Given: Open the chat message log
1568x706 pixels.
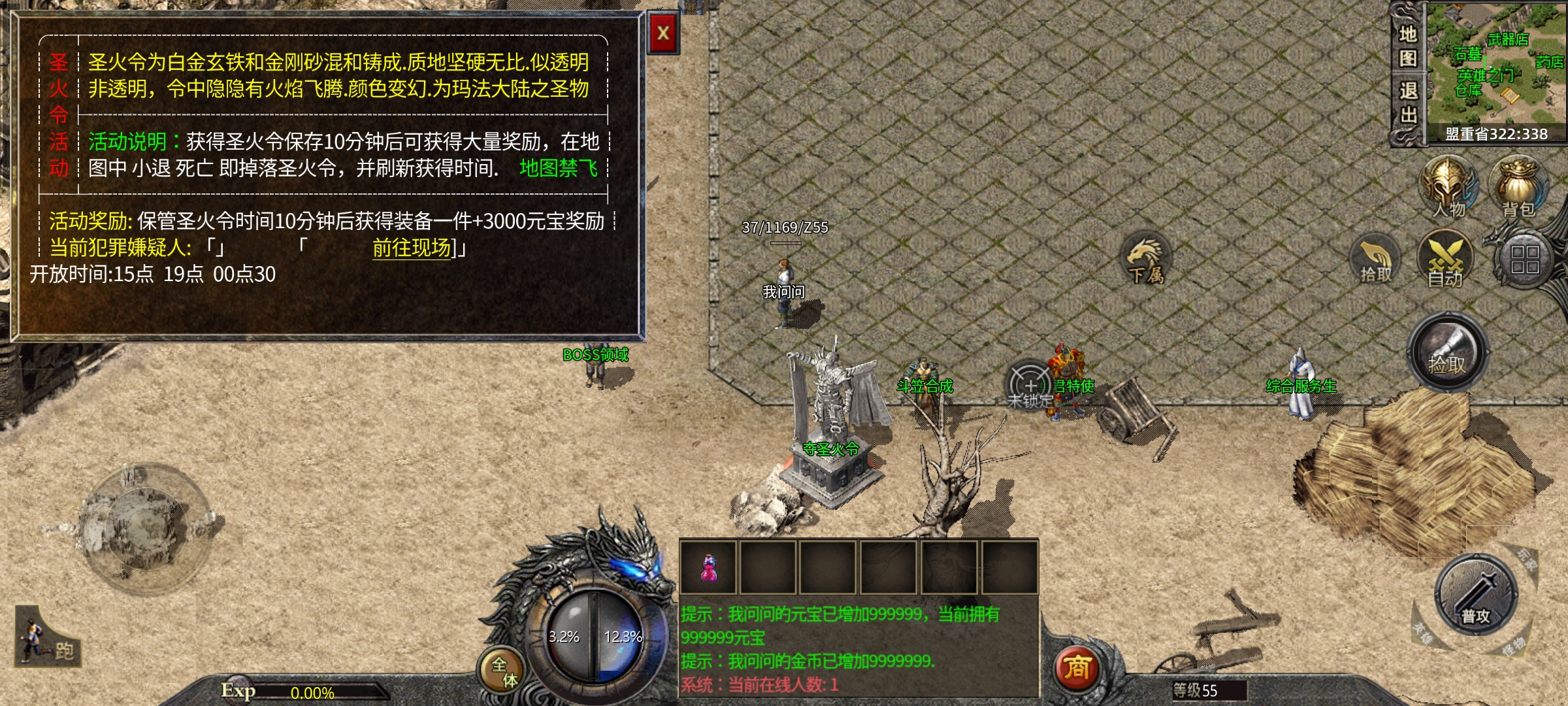Looking at the screenshot, I should (x=858, y=649).
